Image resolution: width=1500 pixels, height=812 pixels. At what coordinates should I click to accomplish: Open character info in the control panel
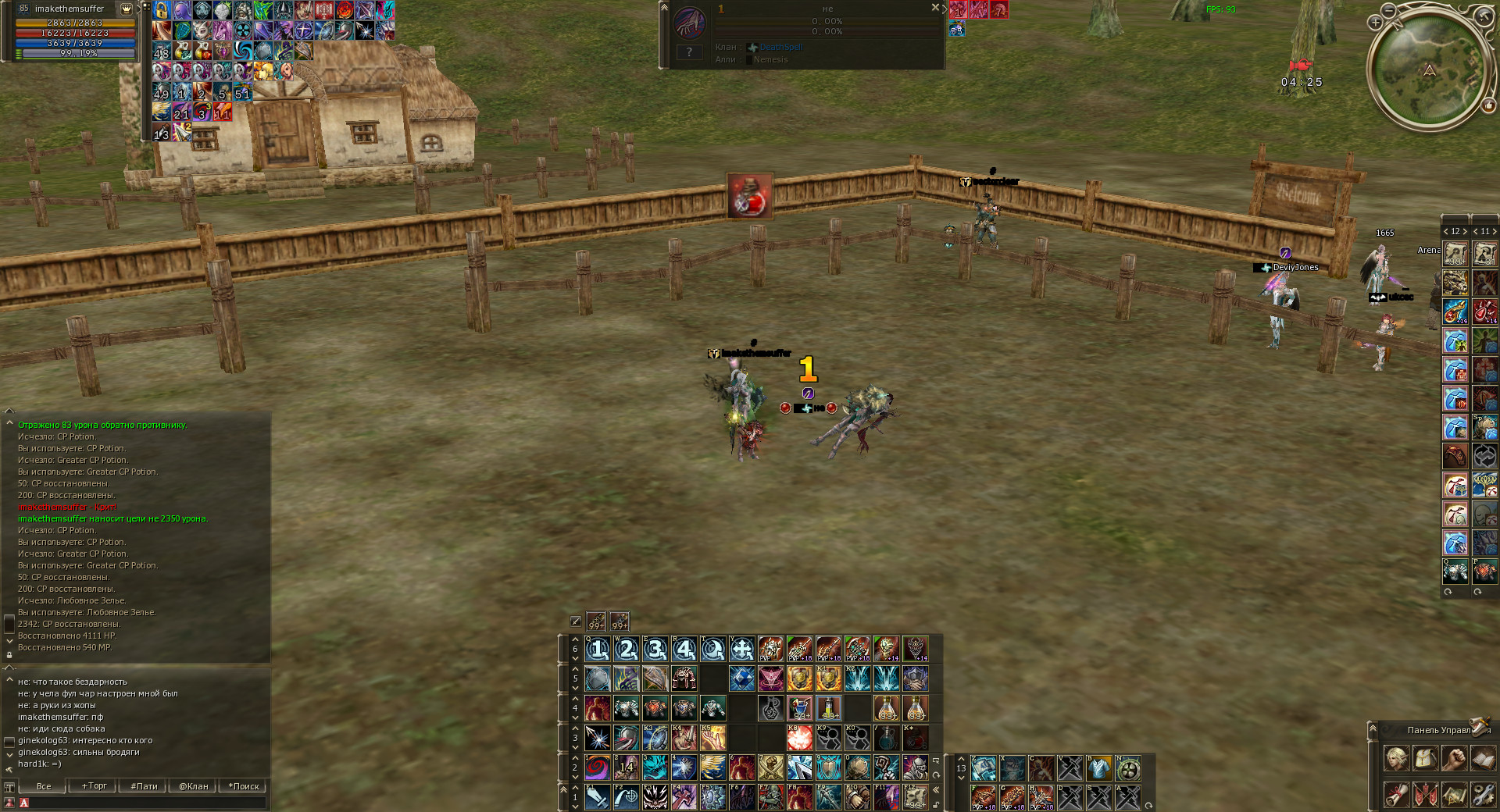1396,759
